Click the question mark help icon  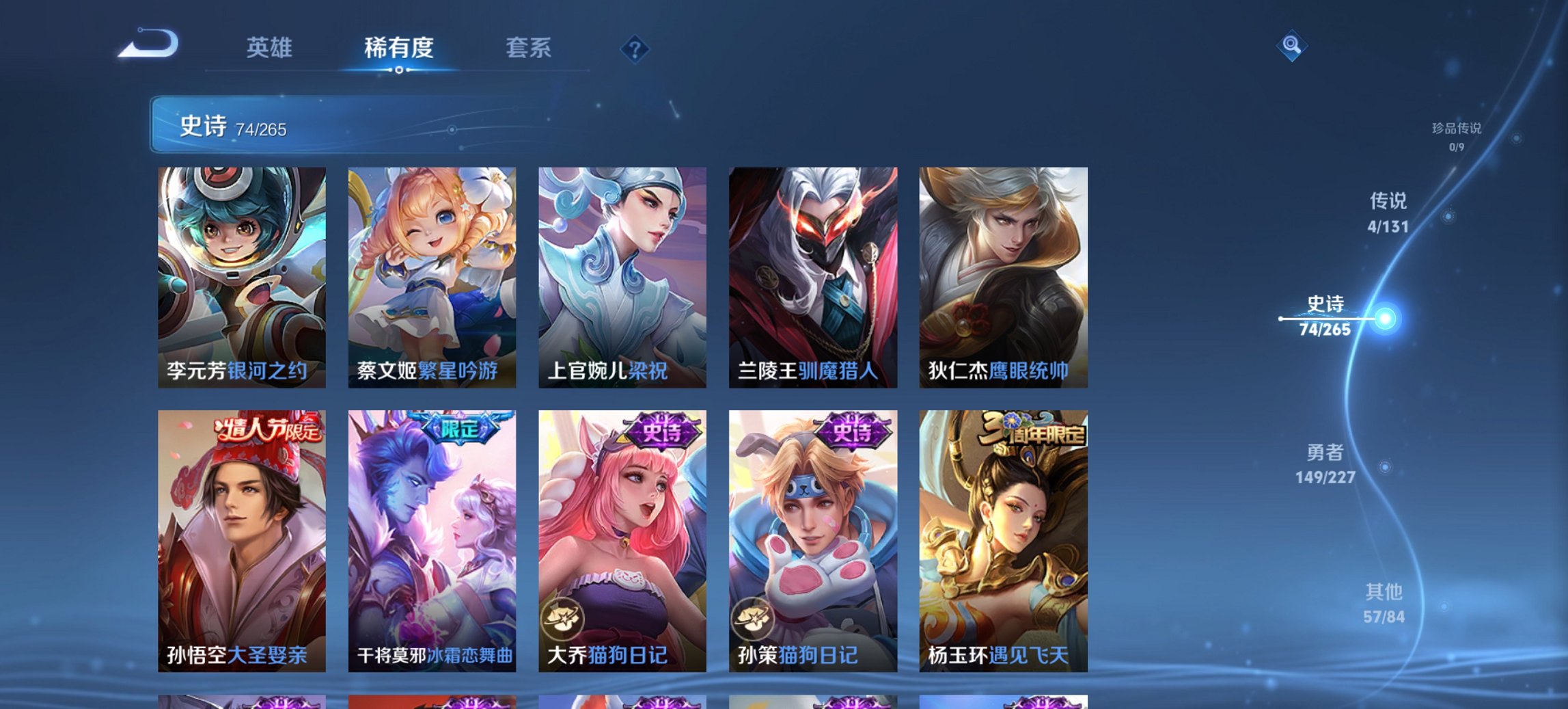click(635, 48)
